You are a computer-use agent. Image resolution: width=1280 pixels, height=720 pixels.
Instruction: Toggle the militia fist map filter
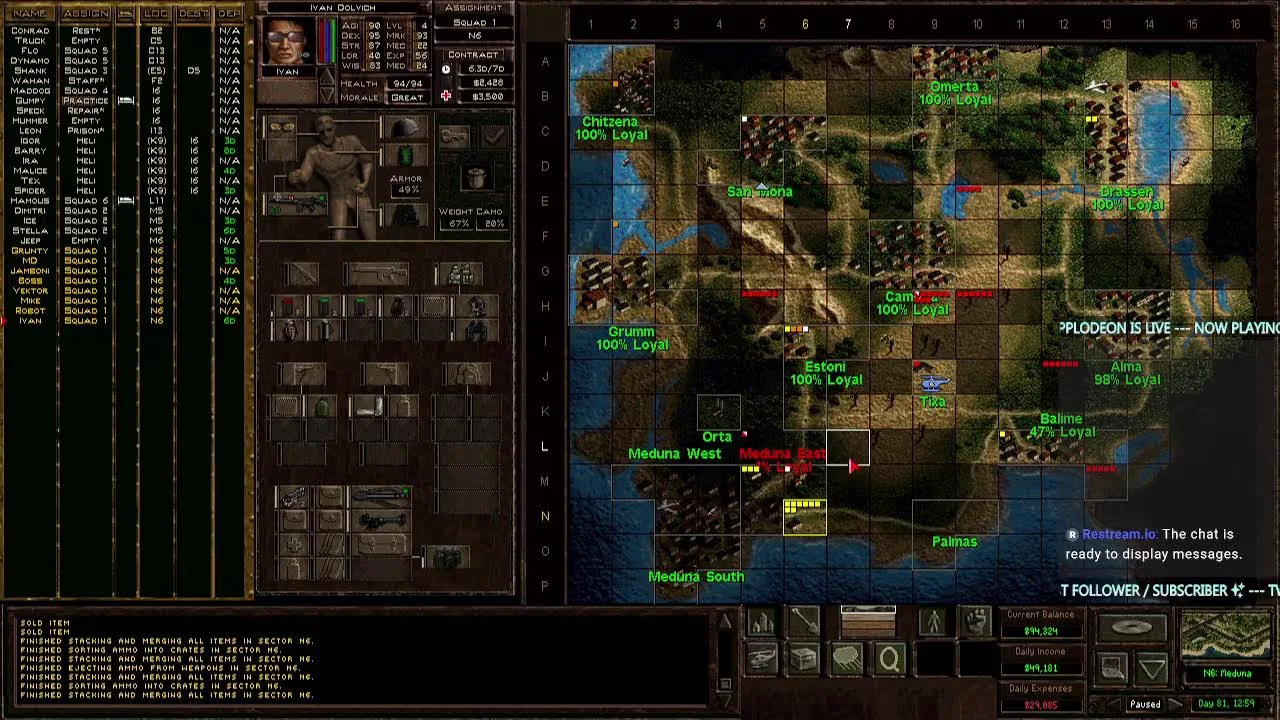point(976,622)
